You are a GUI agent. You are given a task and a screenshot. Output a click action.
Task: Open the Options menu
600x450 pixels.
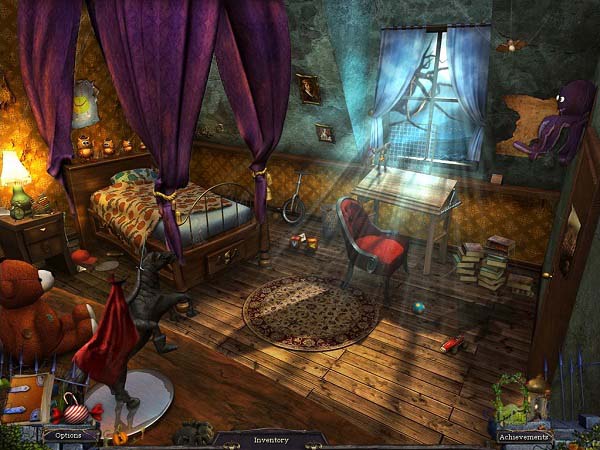pyautogui.click(x=69, y=436)
